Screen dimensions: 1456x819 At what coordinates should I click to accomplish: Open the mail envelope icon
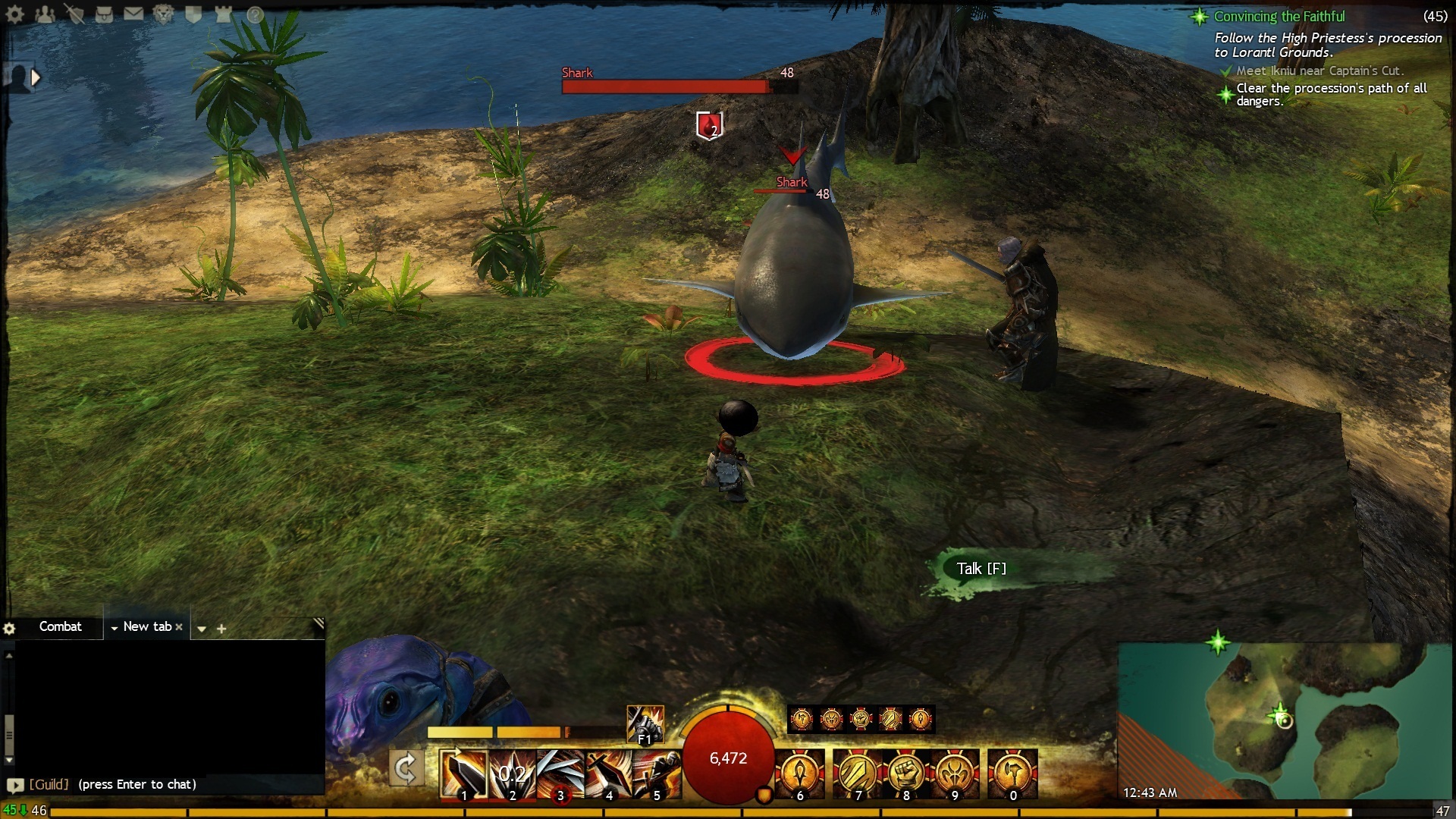point(133,14)
